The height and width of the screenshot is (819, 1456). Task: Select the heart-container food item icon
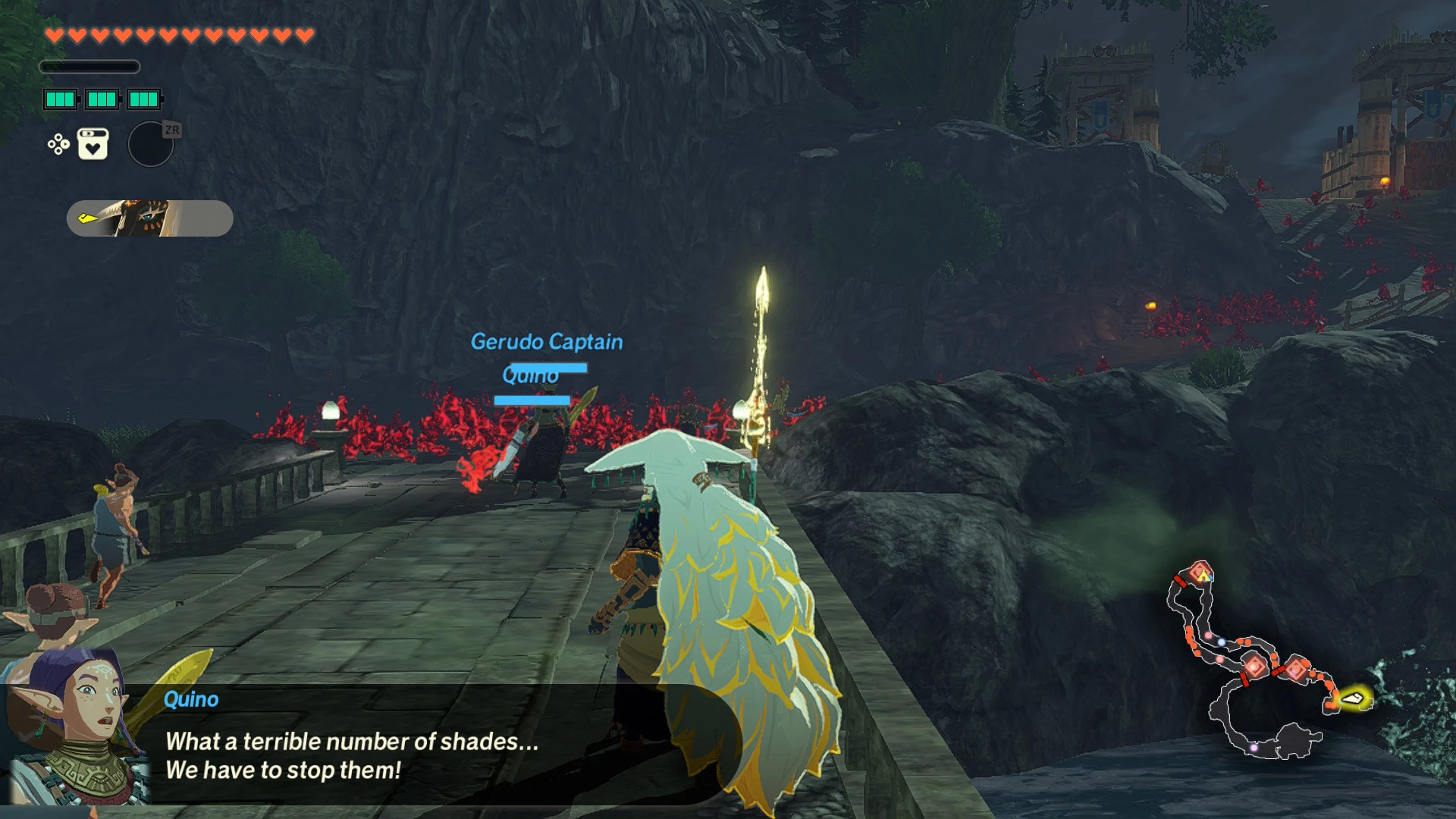93,144
